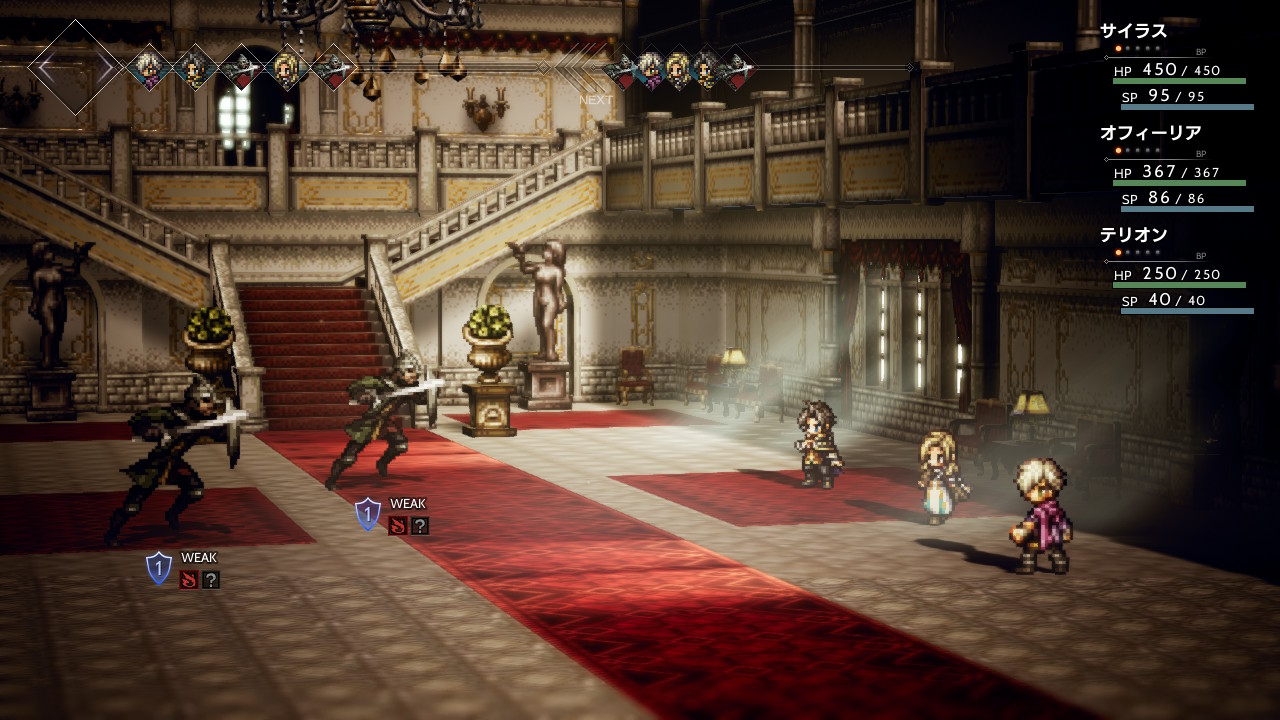1280x720 pixels.
Task: Select the blonde cleric portrait in the NEXT round order
Action: pyautogui.click(x=678, y=68)
